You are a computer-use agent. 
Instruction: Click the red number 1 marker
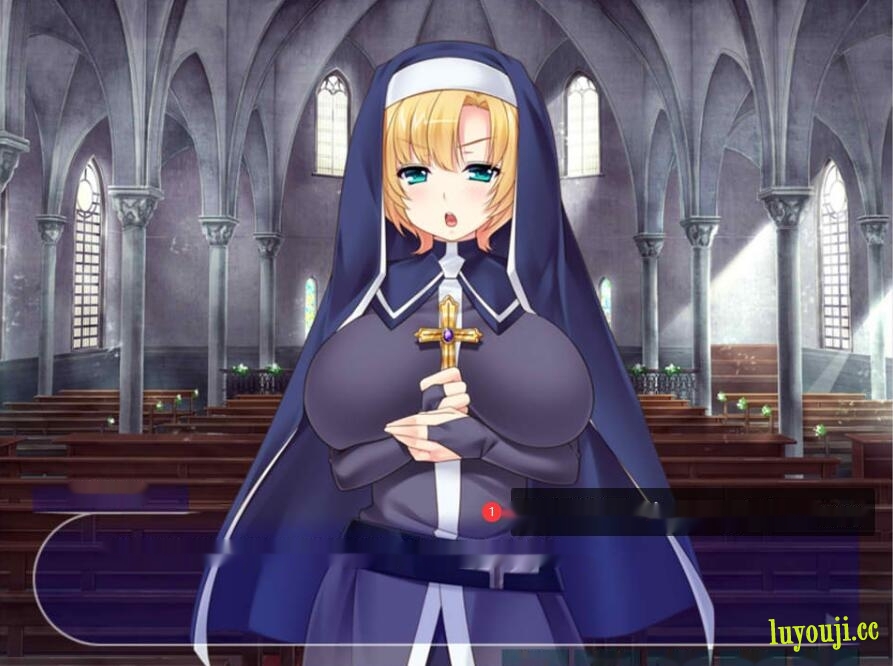(491, 512)
